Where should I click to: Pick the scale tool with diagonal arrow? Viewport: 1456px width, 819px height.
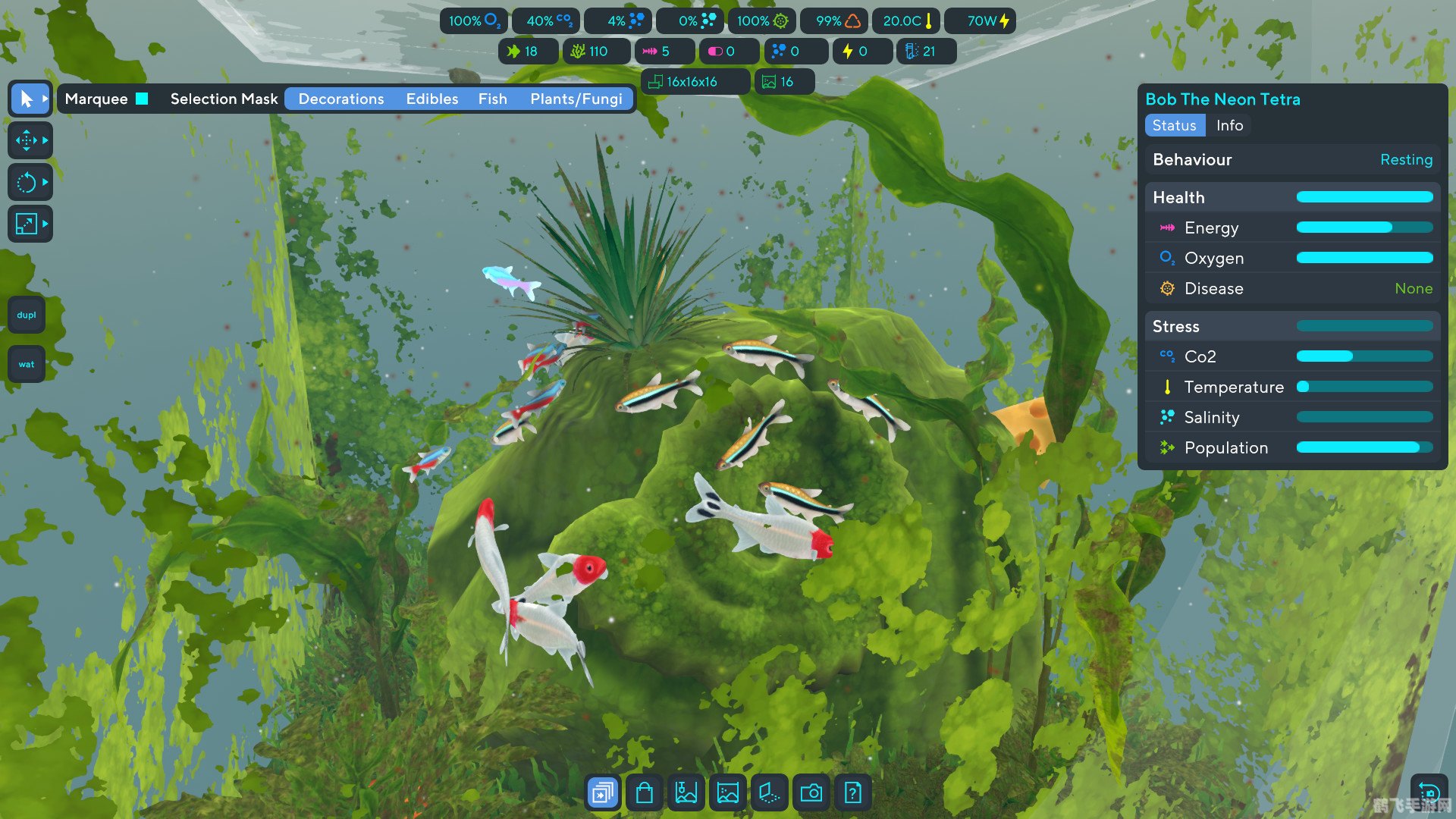pyautogui.click(x=27, y=224)
